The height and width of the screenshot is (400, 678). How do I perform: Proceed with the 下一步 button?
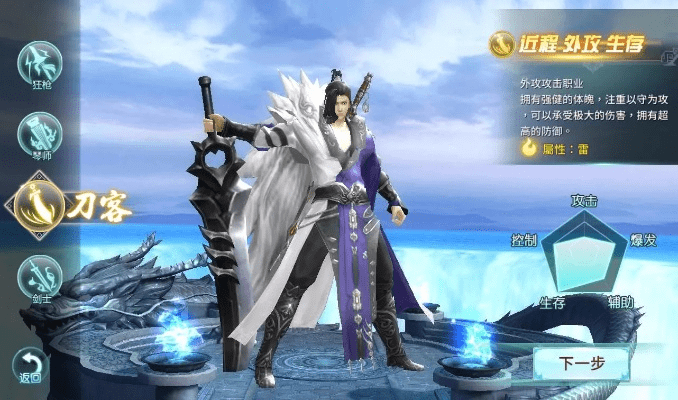pyautogui.click(x=581, y=363)
